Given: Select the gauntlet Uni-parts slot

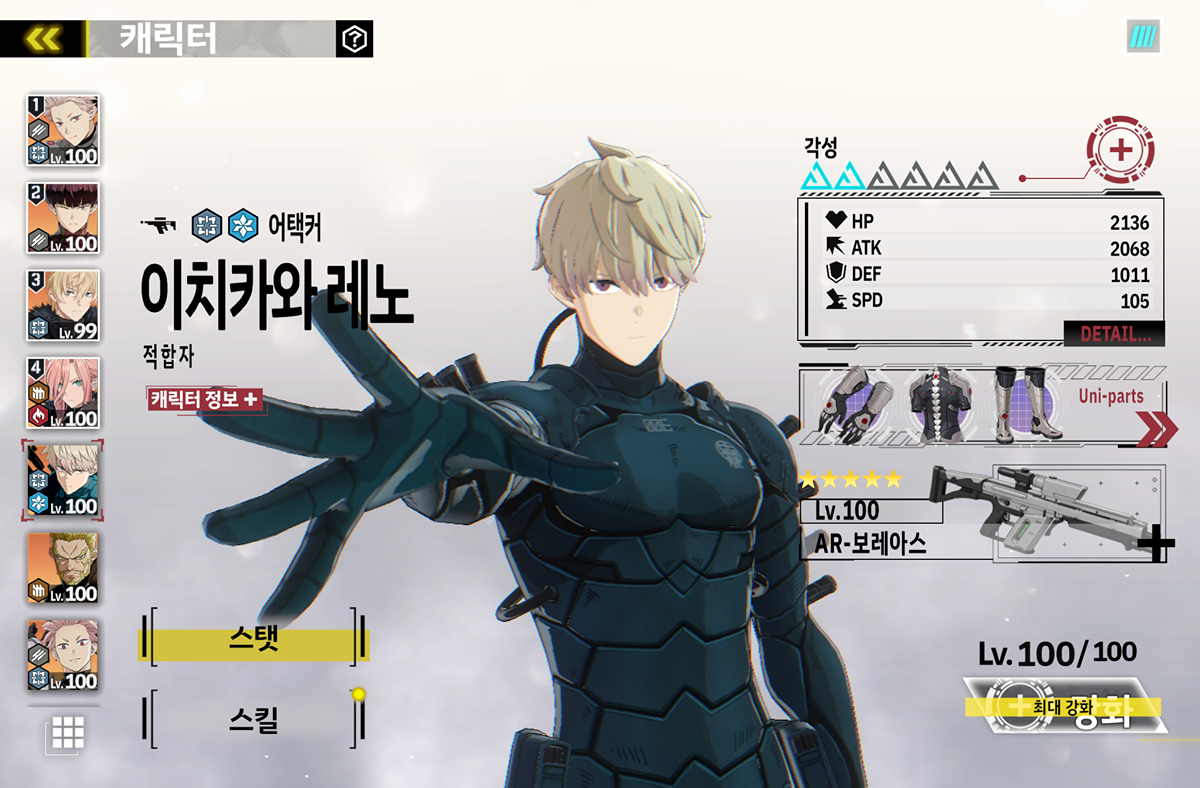Looking at the screenshot, I should (847, 406).
